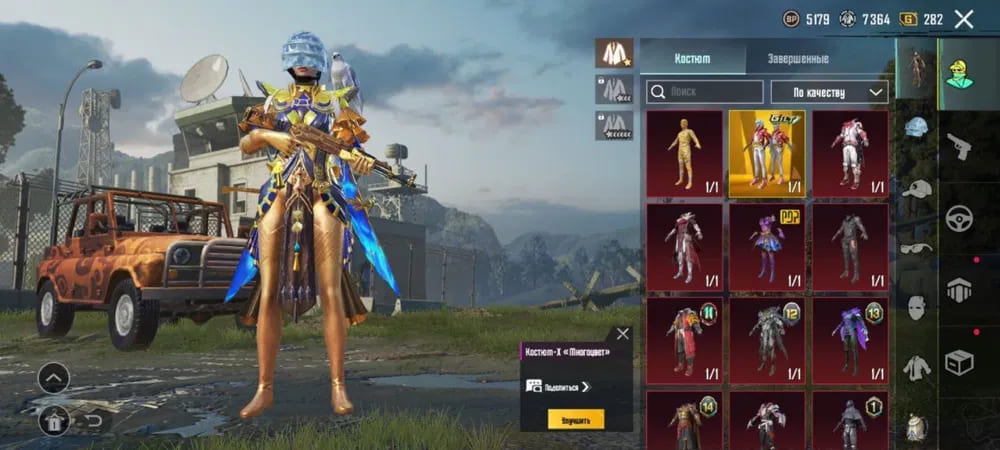Click the Поиск search field
This screenshot has width=1000, height=450.
tap(704, 92)
